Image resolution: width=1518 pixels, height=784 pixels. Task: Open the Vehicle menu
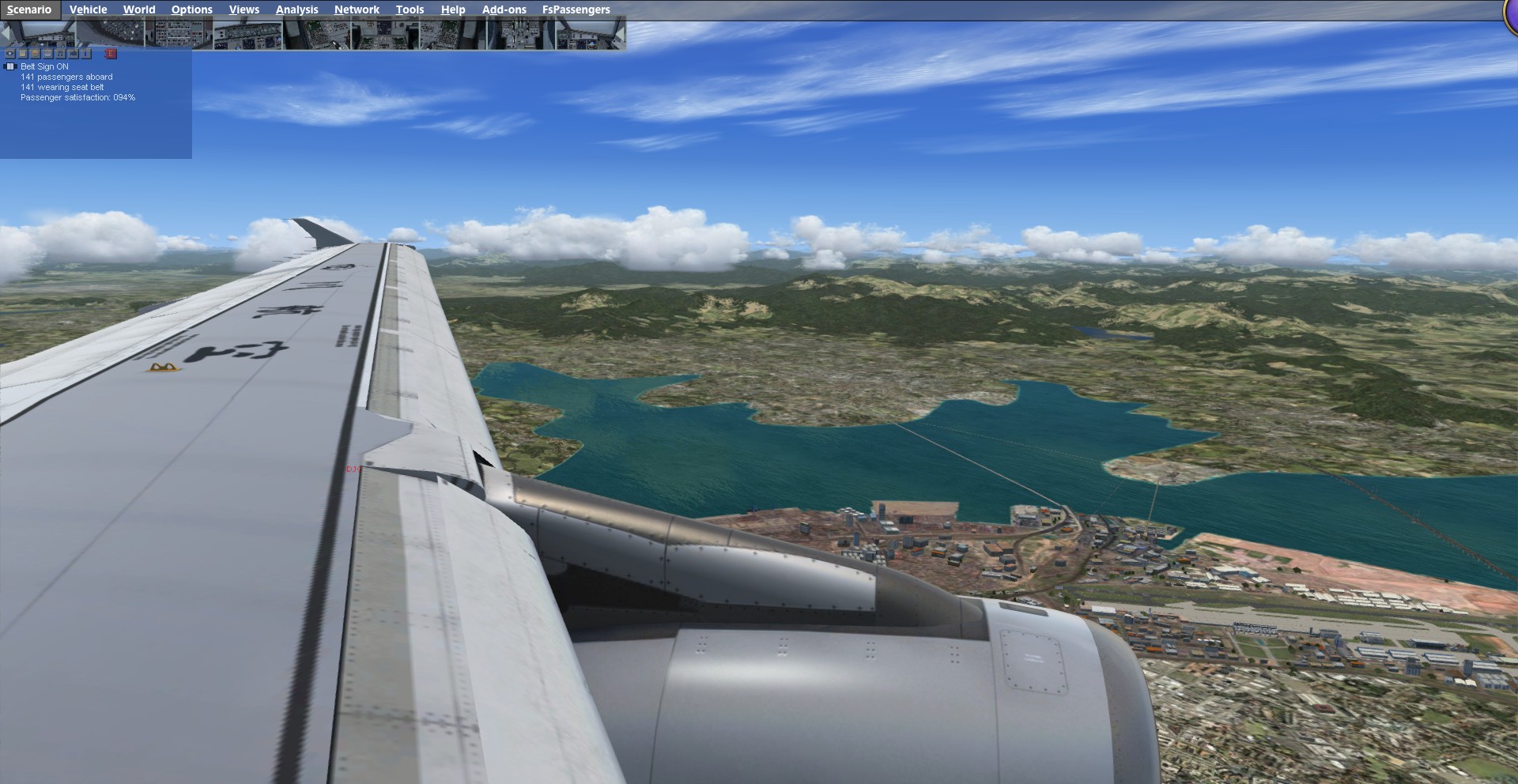(88, 9)
